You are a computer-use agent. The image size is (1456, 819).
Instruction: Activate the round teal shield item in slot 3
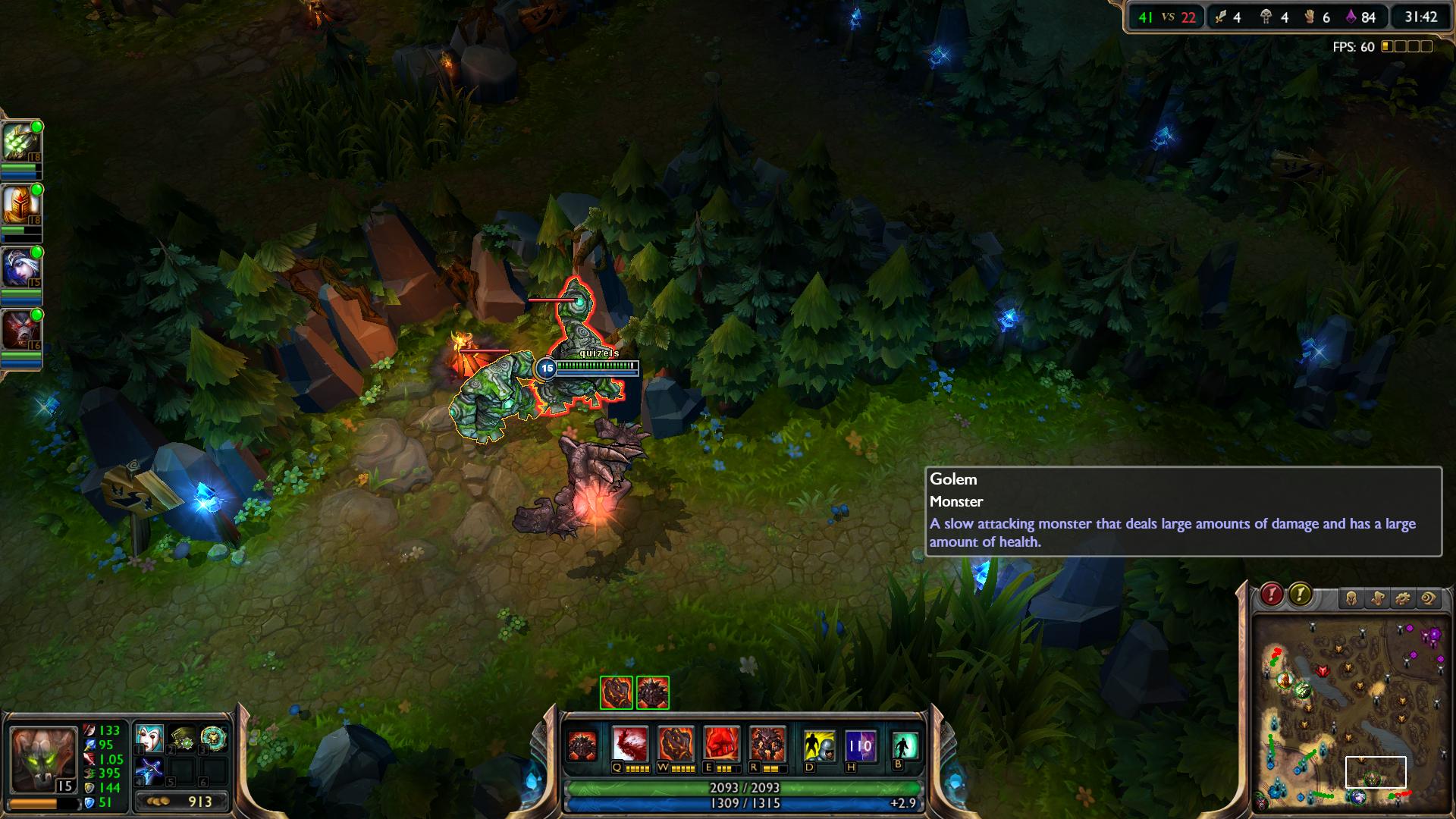pos(214,738)
